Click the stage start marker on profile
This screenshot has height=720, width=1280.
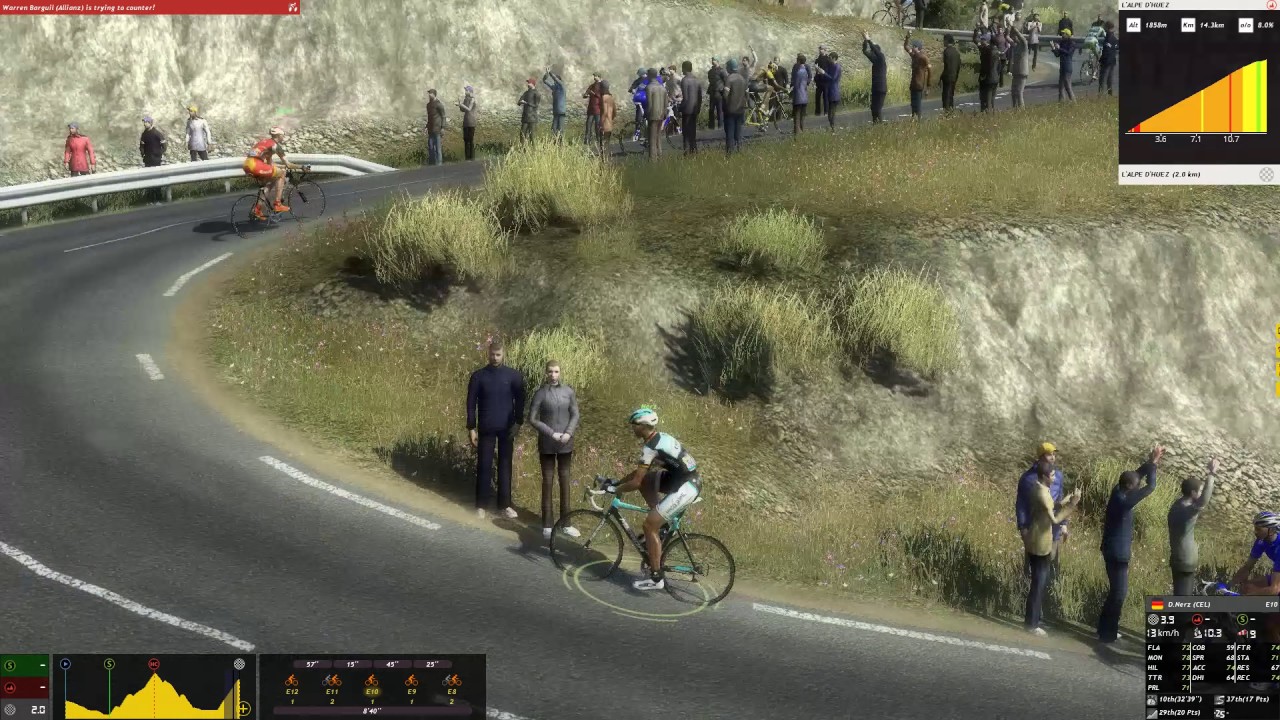pyautogui.click(x=65, y=664)
